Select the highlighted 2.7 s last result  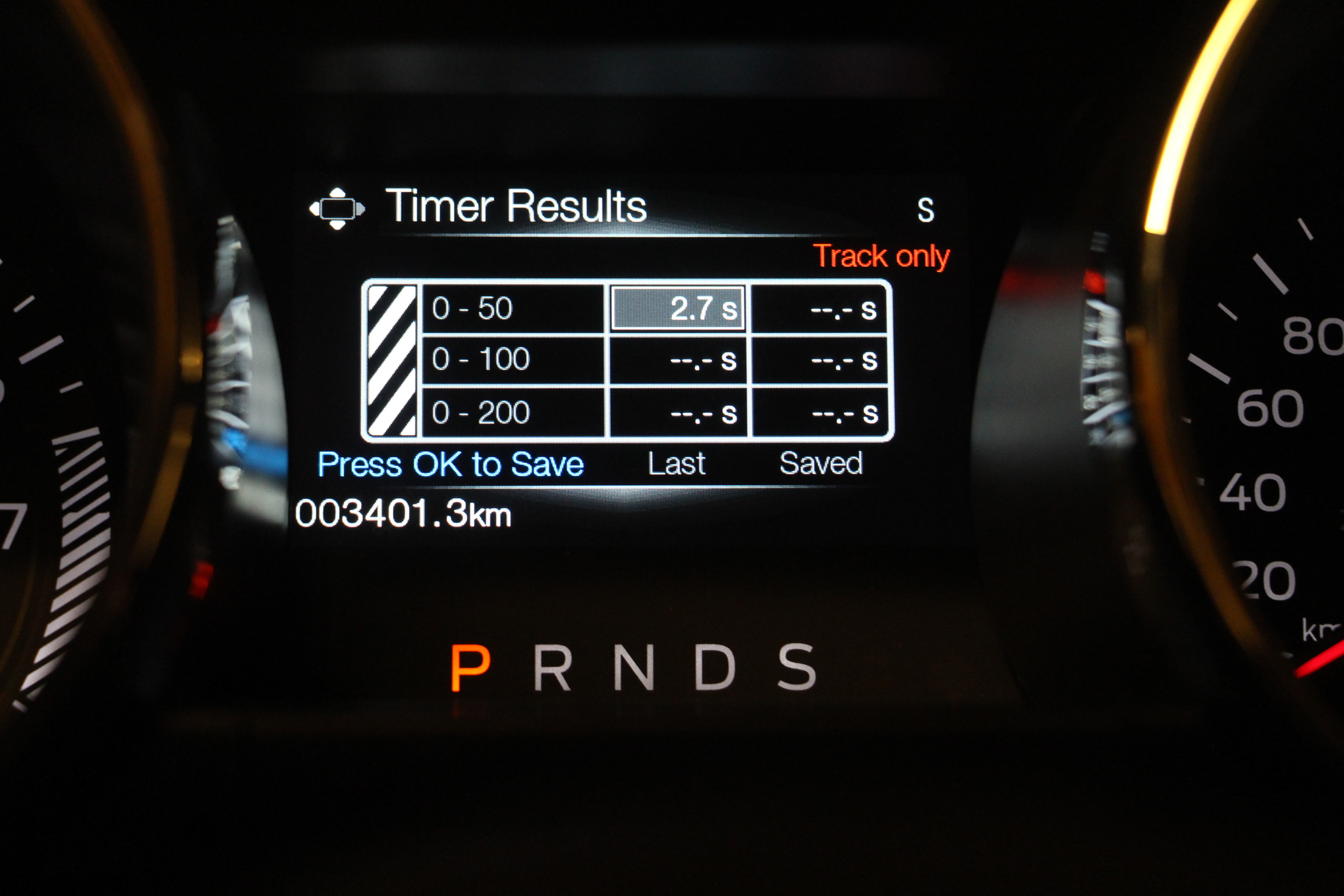(x=678, y=309)
